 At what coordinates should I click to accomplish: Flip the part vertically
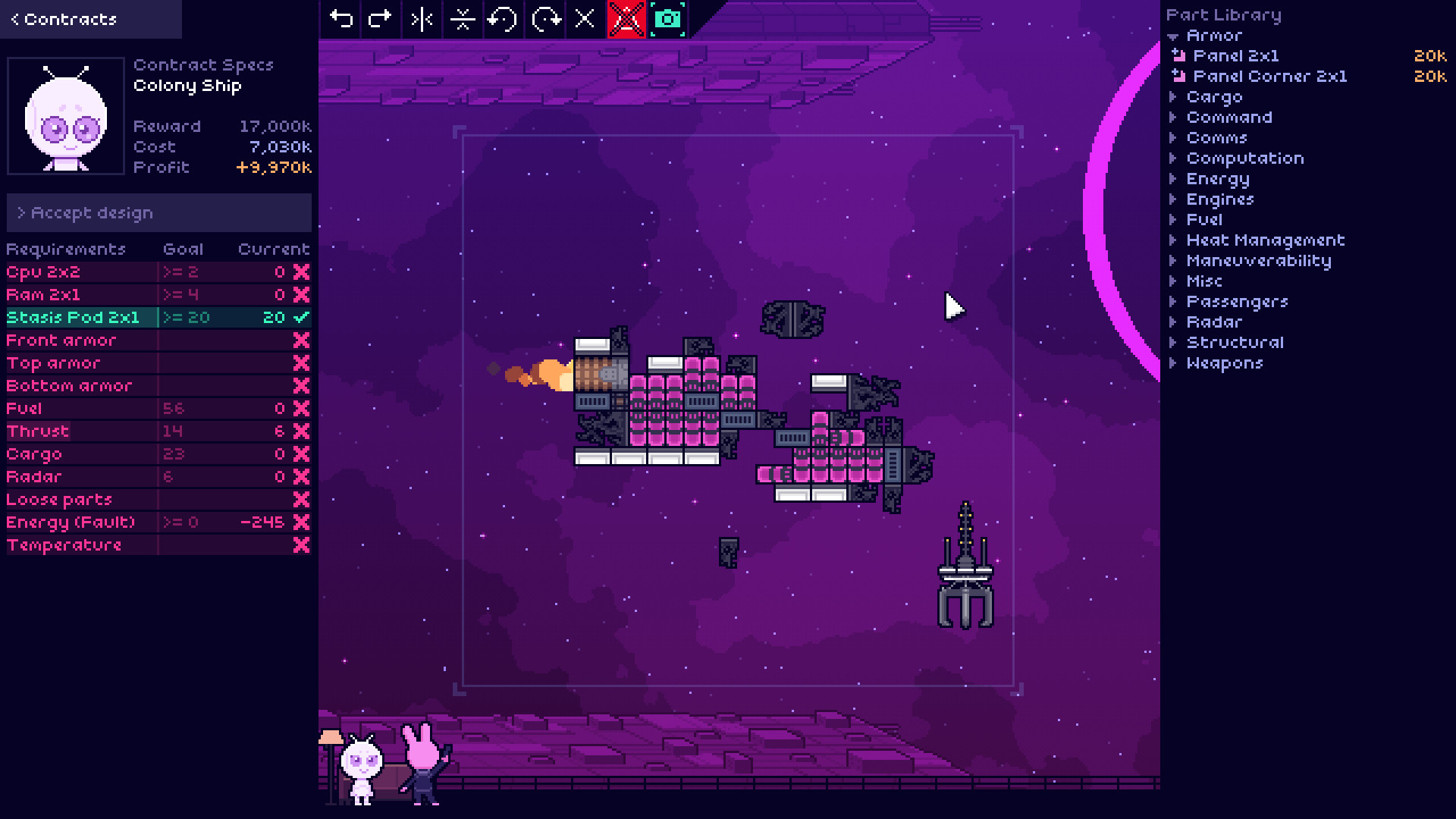462,19
